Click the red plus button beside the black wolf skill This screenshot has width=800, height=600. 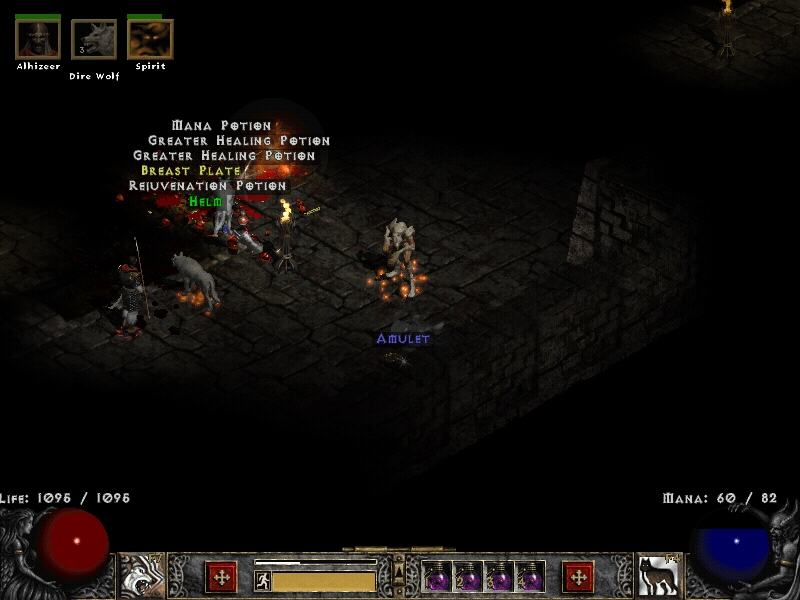pos(578,577)
